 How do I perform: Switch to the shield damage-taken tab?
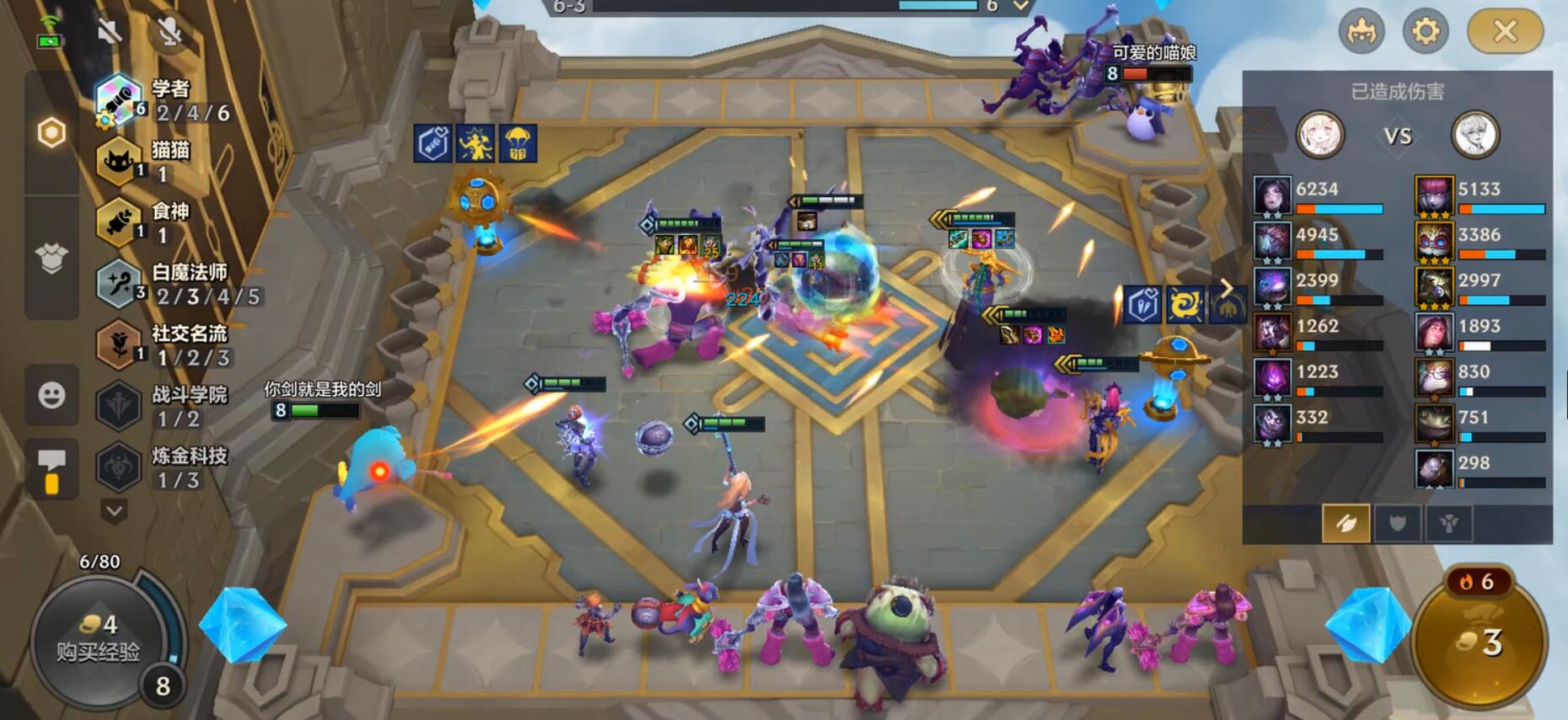(x=1397, y=524)
